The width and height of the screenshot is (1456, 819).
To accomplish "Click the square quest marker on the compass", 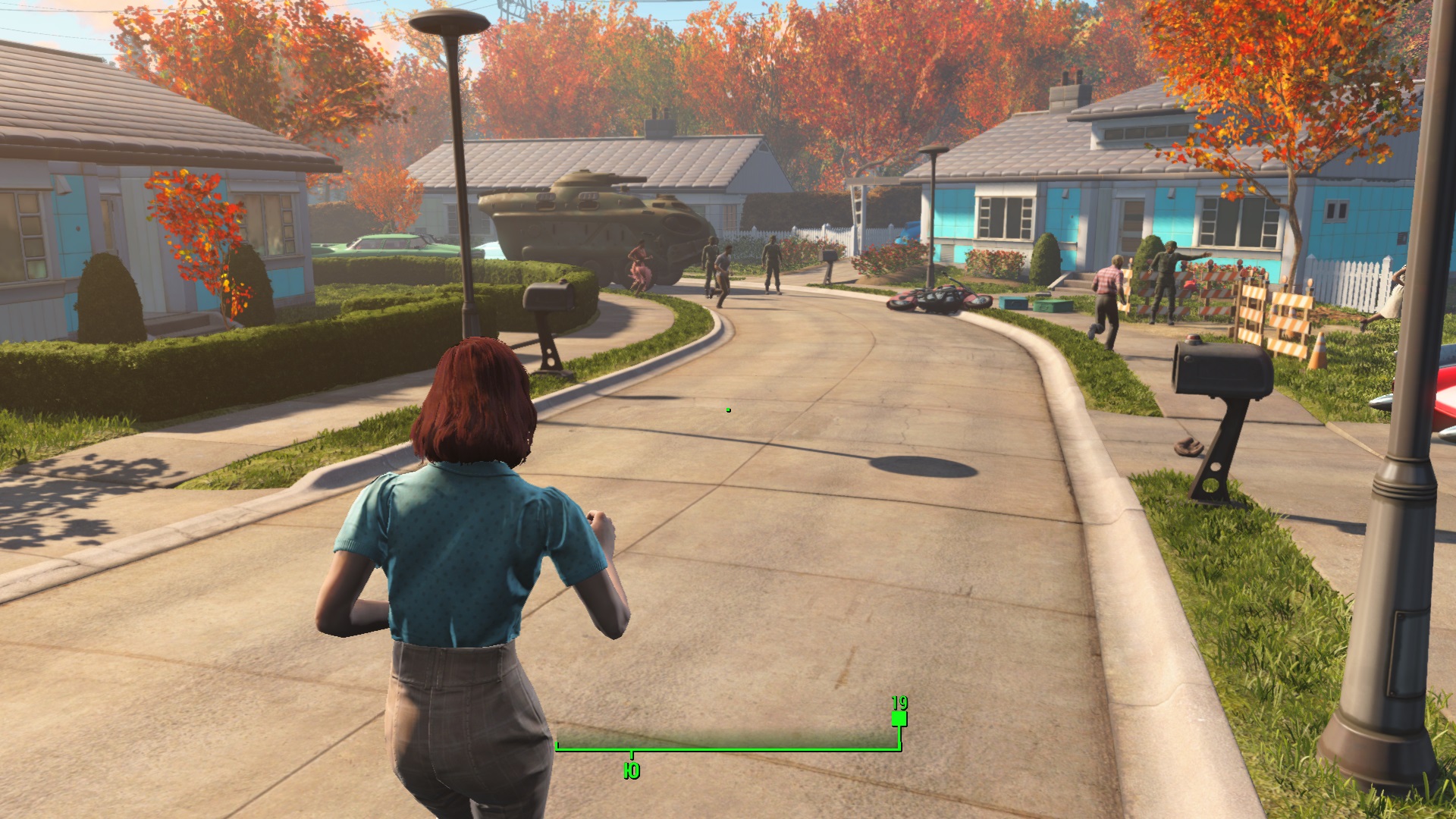I will point(899,718).
